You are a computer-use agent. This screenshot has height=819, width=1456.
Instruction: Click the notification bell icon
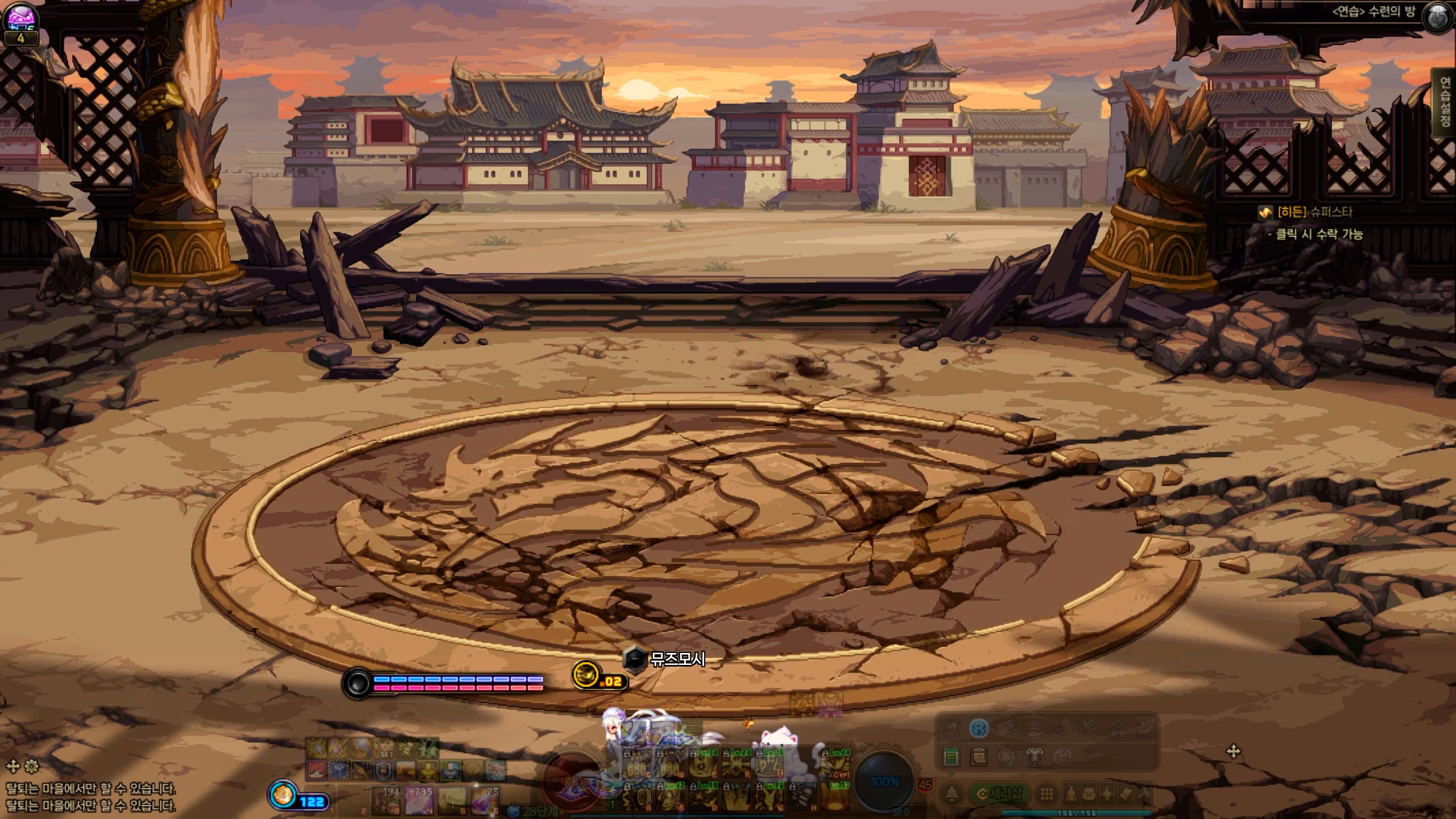pos(952,794)
